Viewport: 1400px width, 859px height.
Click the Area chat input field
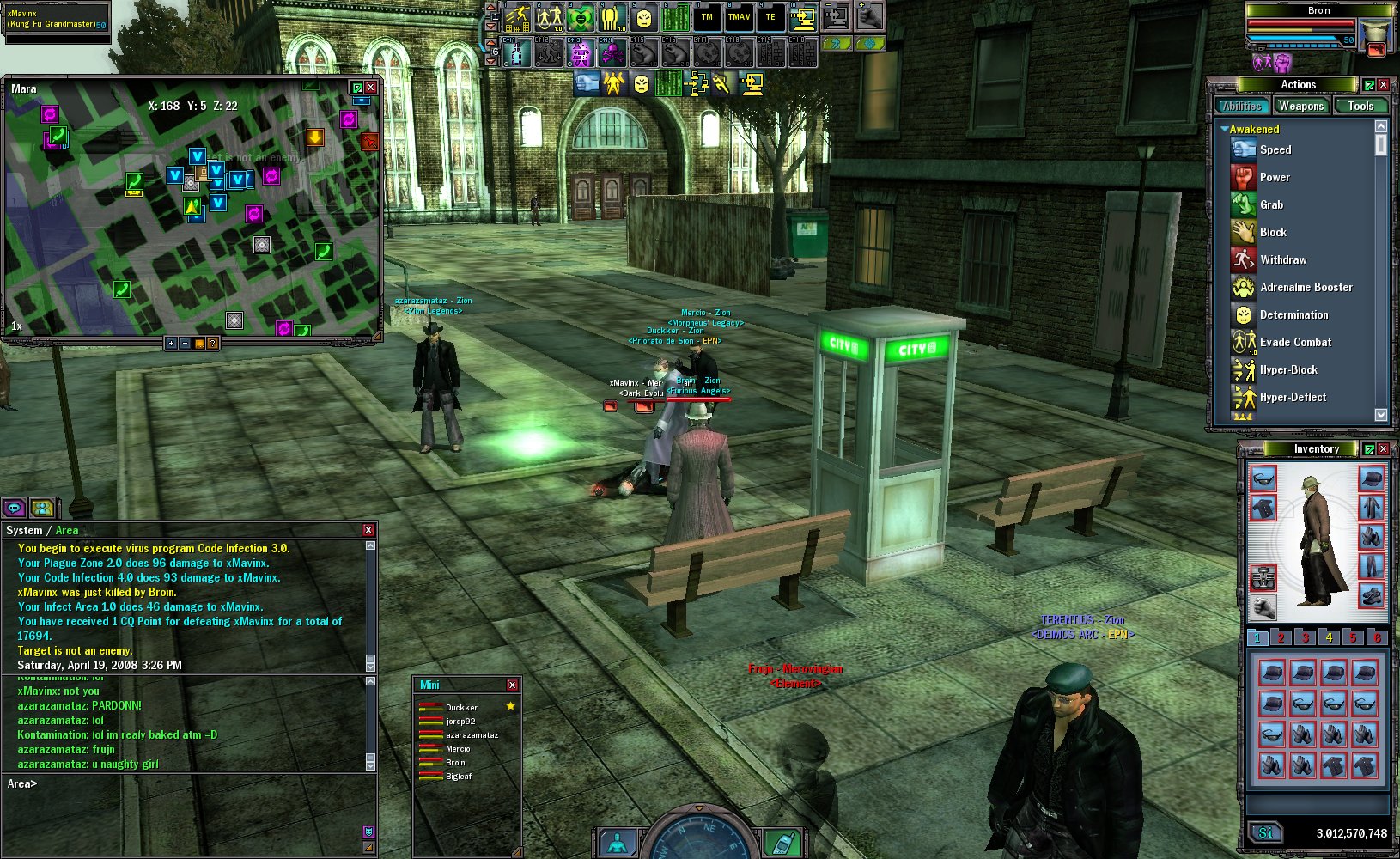189,783
